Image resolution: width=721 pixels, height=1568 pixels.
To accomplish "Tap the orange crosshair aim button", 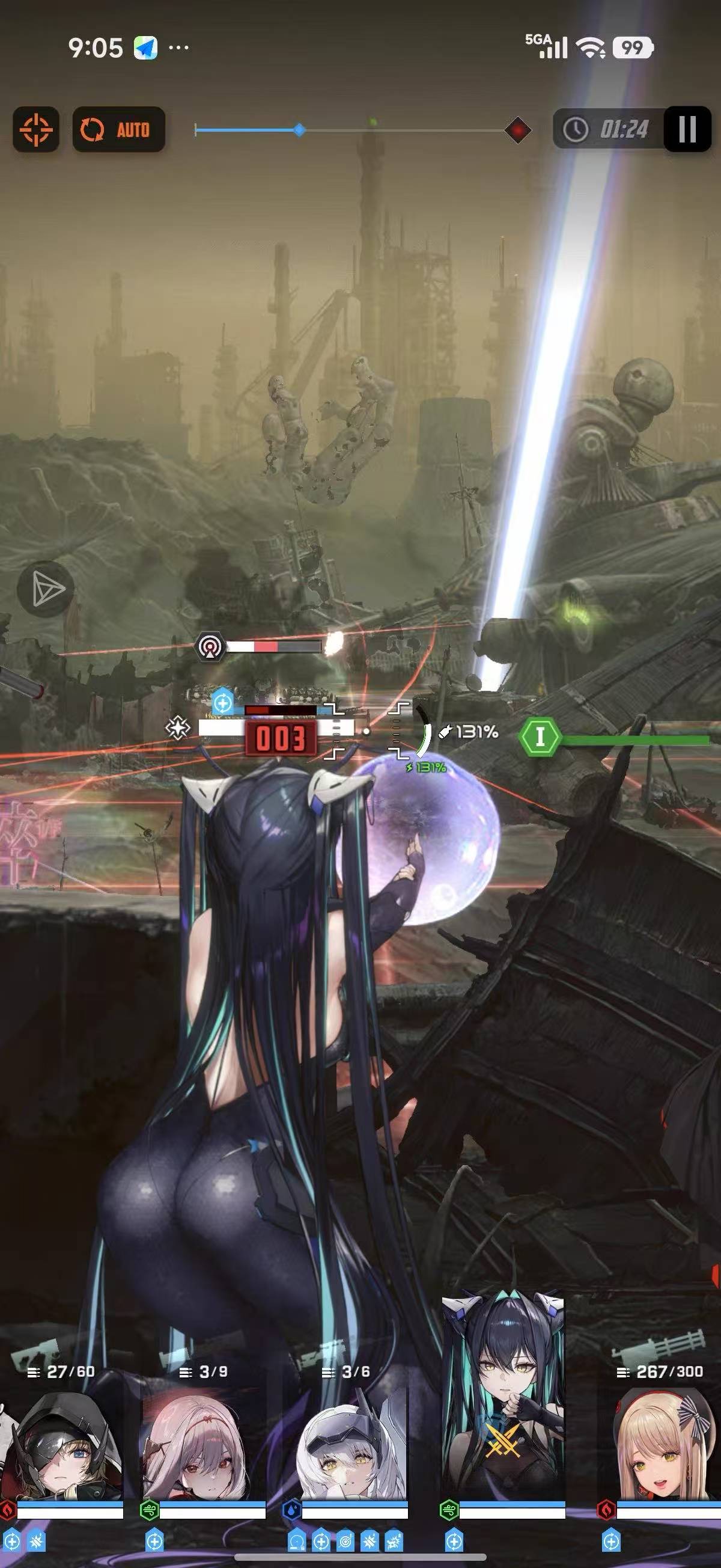I will point(36,129).
